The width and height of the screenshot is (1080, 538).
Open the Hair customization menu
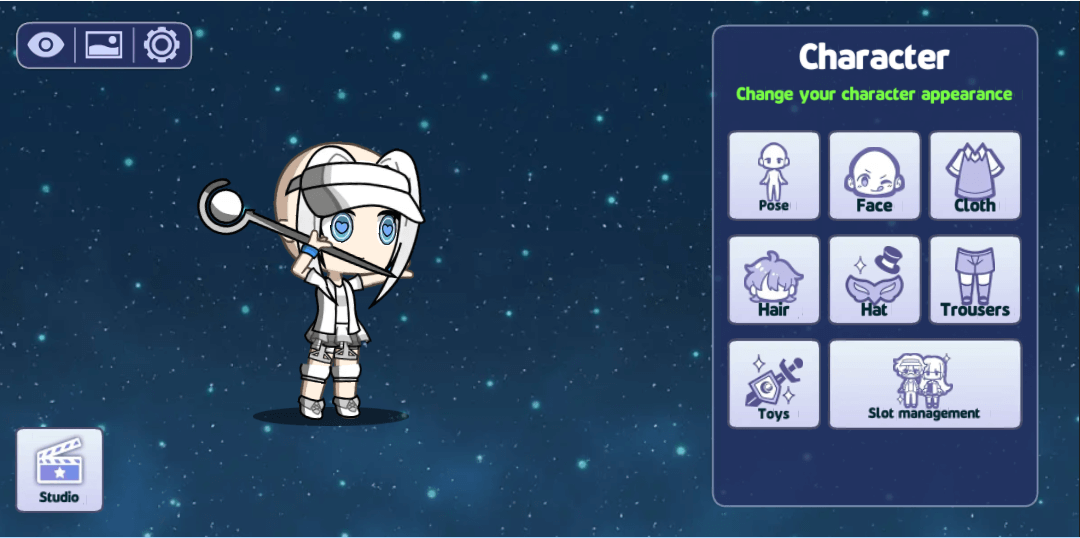tap(773, 280)
